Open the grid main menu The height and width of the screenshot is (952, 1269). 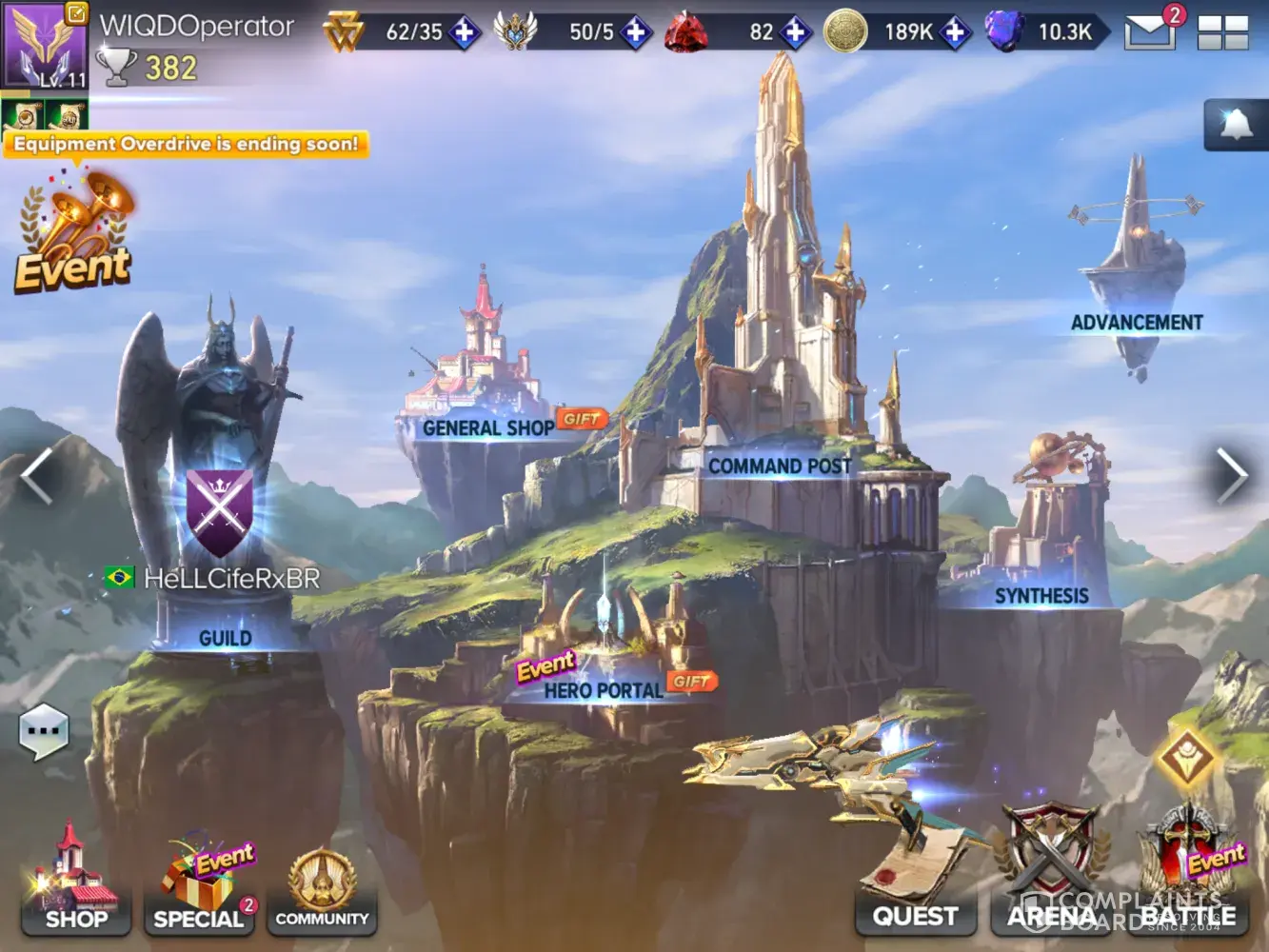[x=1222, y=32]
